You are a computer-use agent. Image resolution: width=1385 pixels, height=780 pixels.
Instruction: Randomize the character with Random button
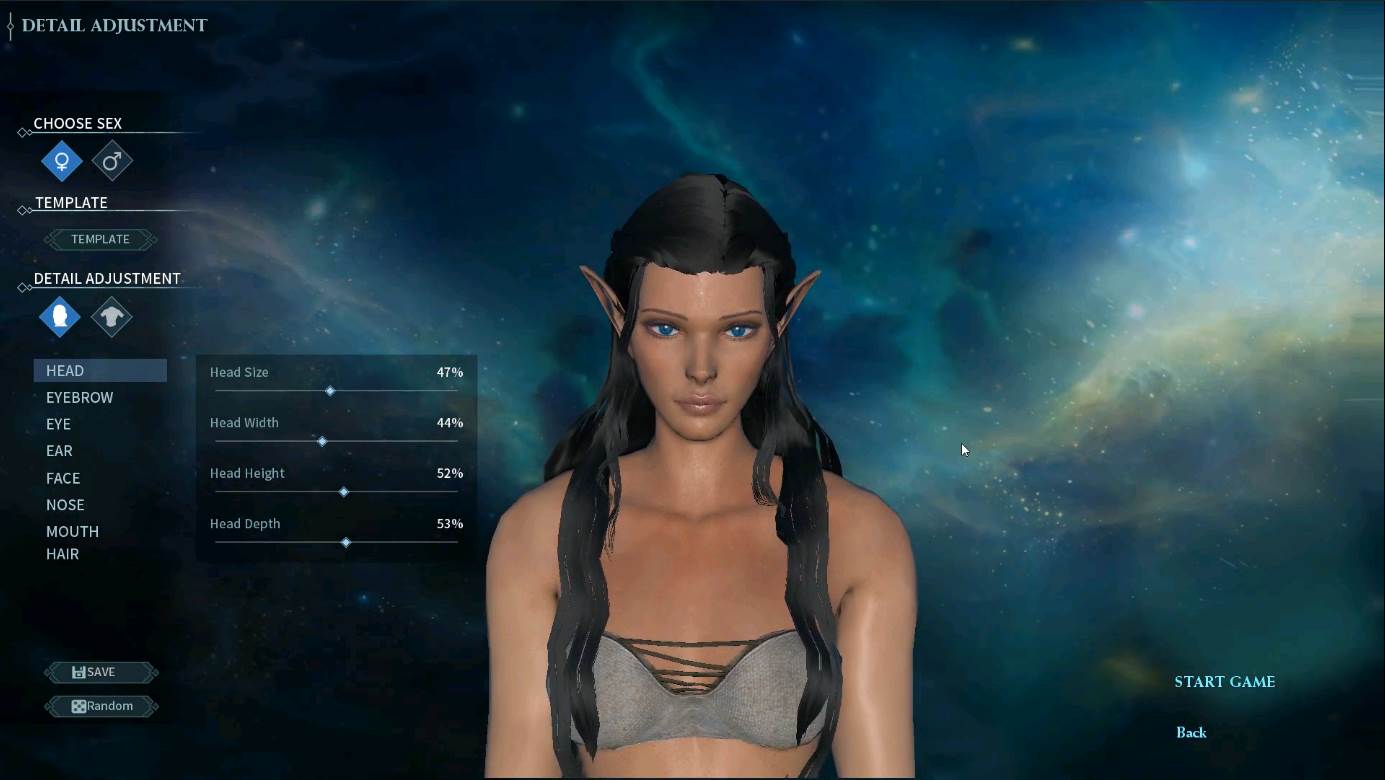click(101, 706)
